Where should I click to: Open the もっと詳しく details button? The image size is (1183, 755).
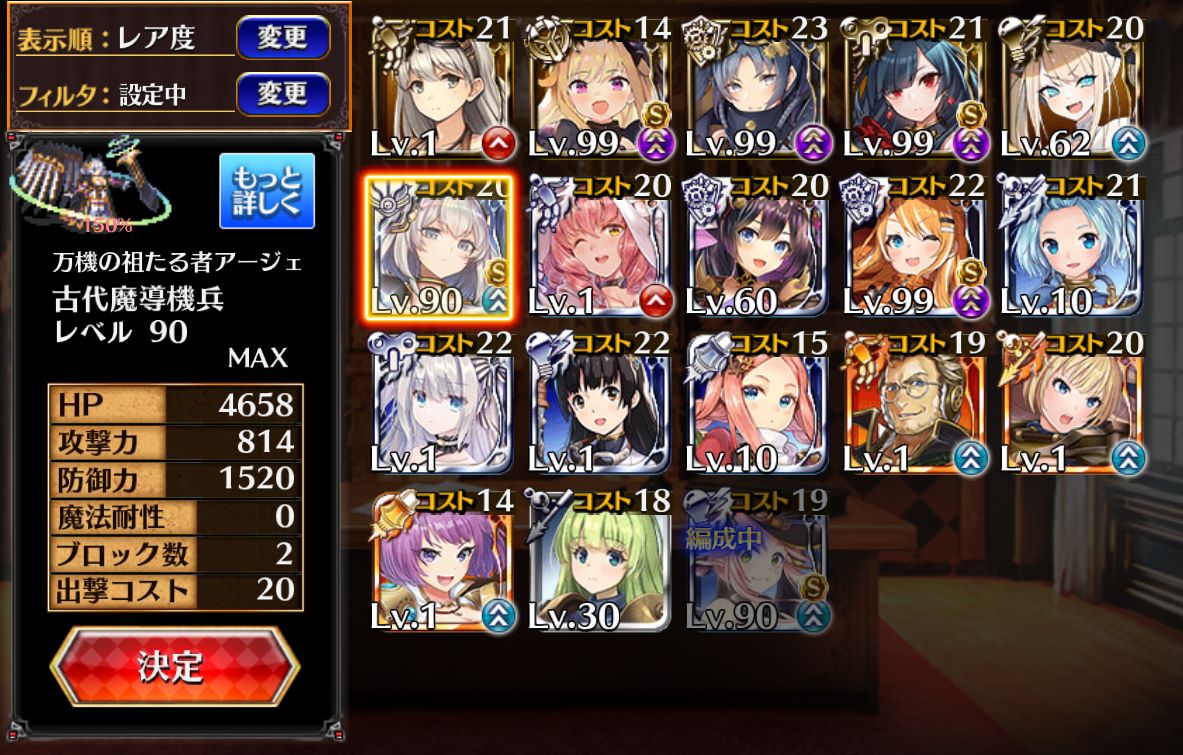pos(266,190)
